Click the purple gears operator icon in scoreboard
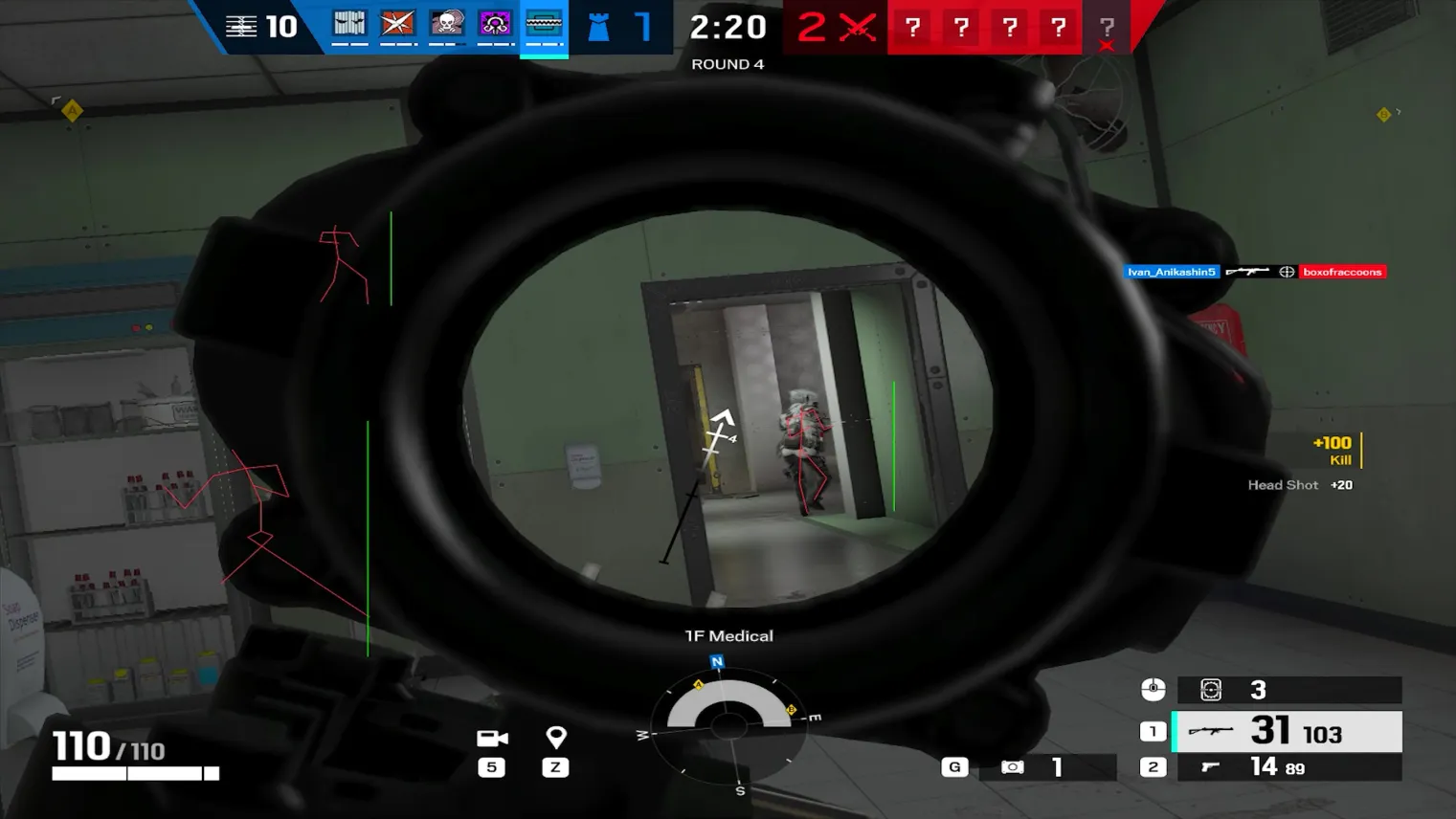The height and width of the screenshot is (819, 1456). click(495, 25)
